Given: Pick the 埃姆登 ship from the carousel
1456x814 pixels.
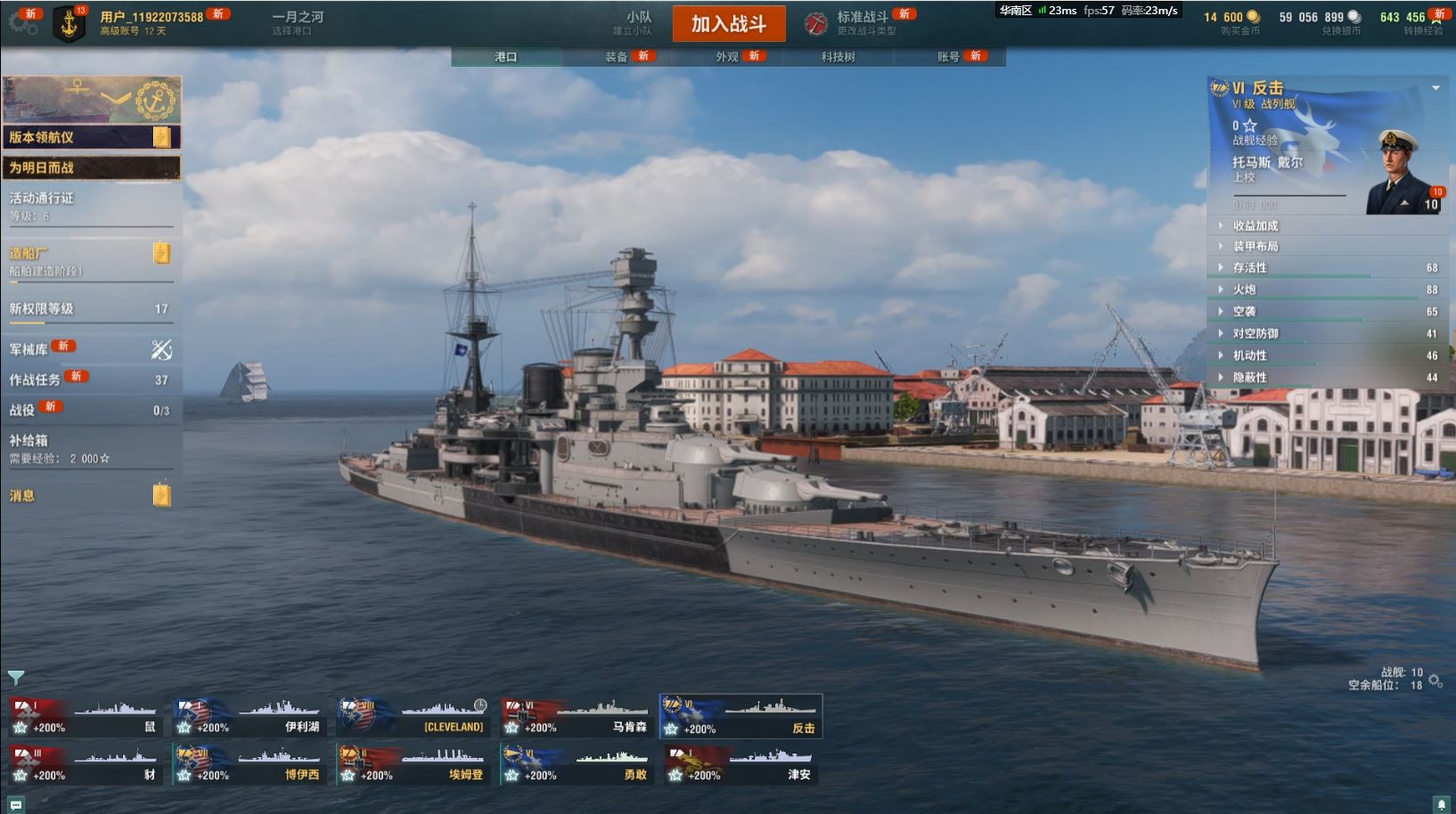Looking at the screenshot, I should pyautogui.click(x=413, y=765).
